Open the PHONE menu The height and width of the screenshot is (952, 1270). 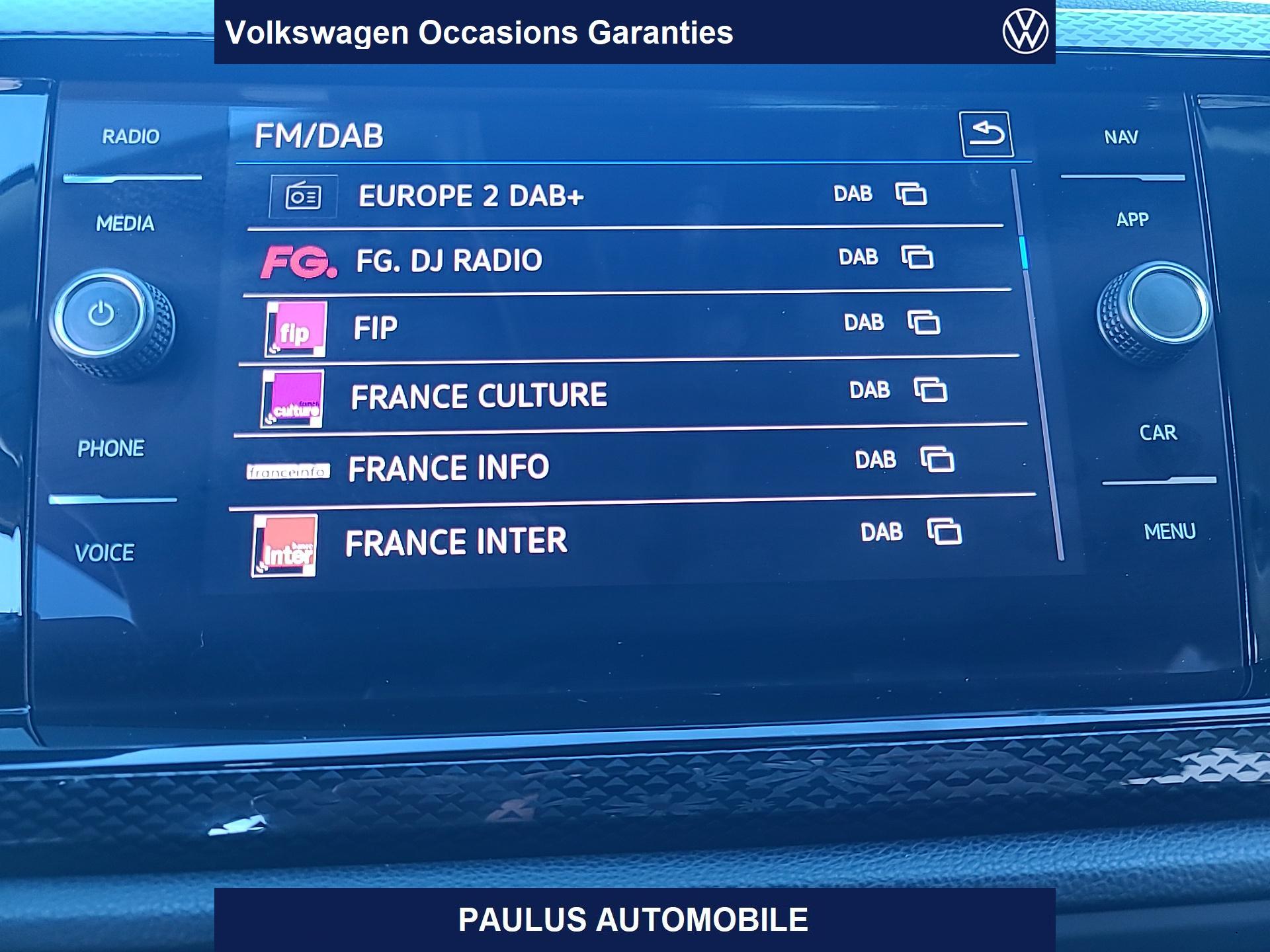pos(110,449)
